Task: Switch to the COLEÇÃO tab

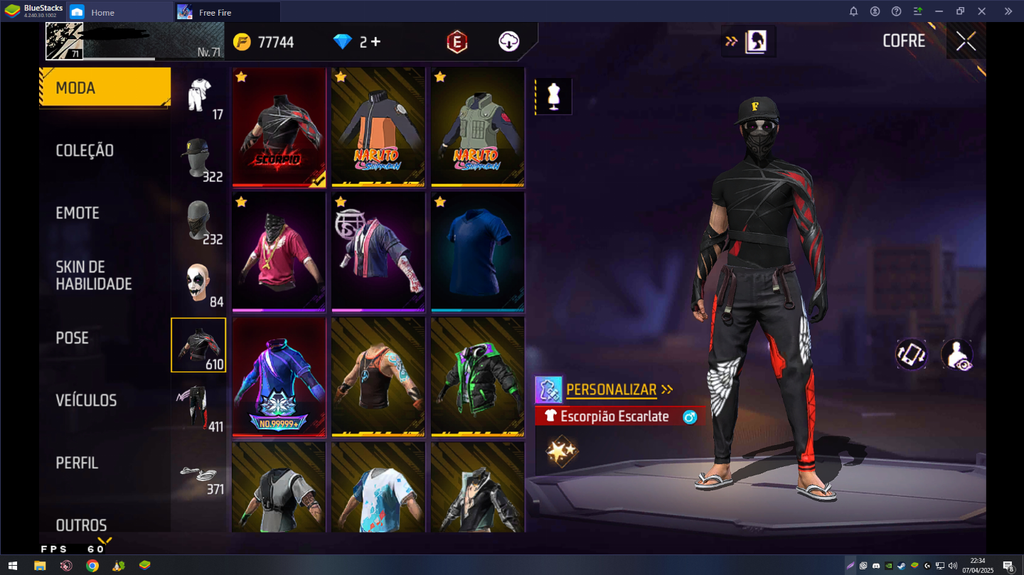Action: [85, 151]
